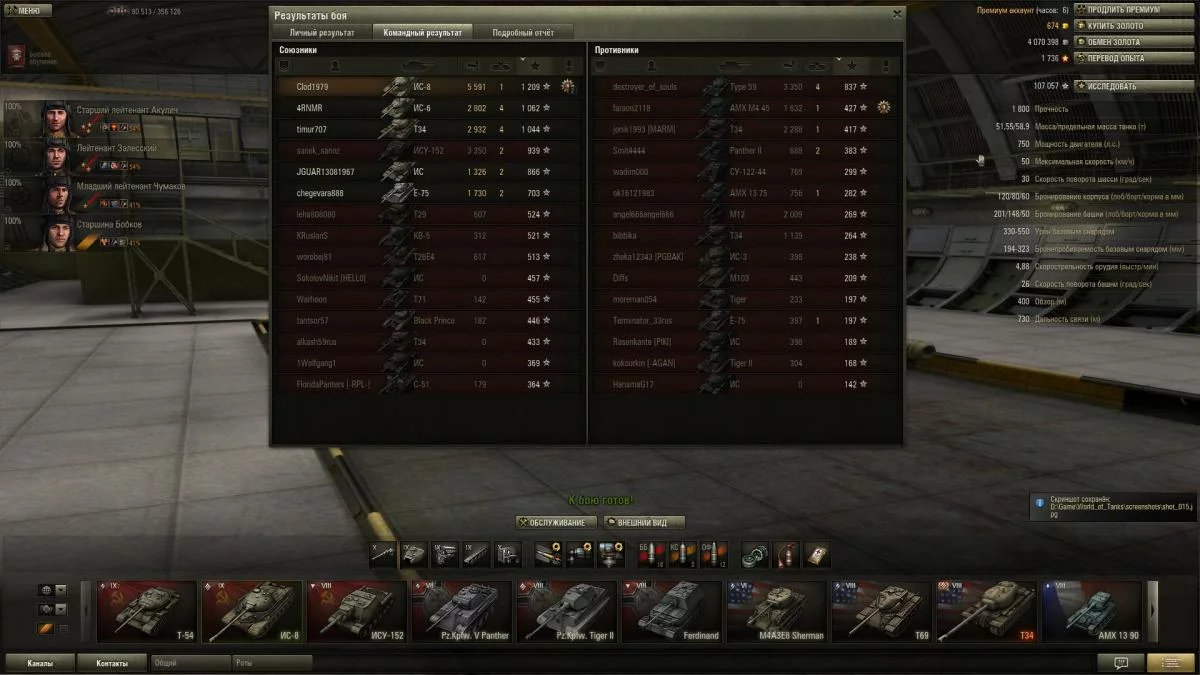The height and width of the screenshot is (675, 1200).
Task: Open the Подробный отчёт tab
Action: point(522,33)
